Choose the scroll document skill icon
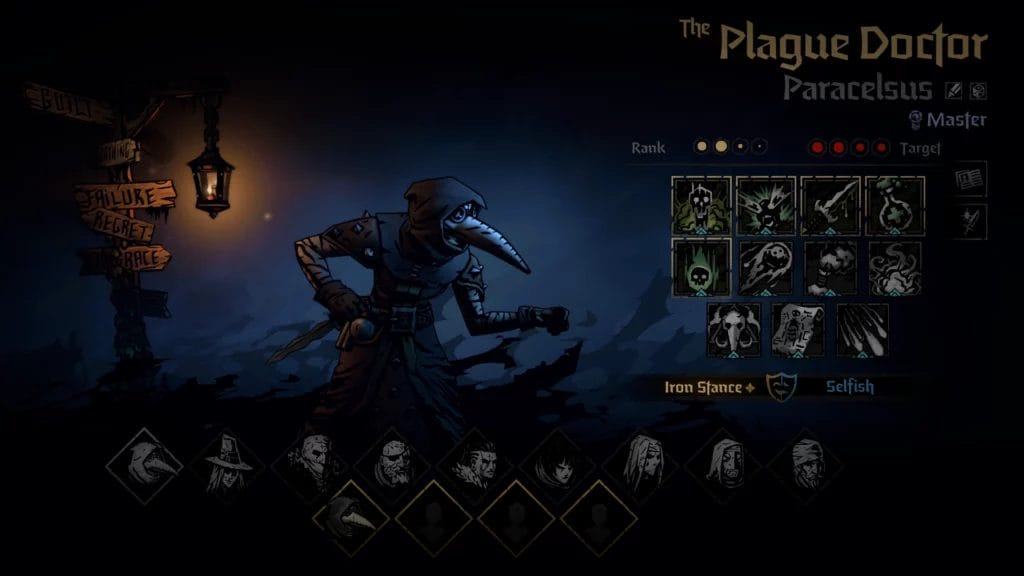The width and height of the screenshot is (1024, 576). (x=798, y=330)
